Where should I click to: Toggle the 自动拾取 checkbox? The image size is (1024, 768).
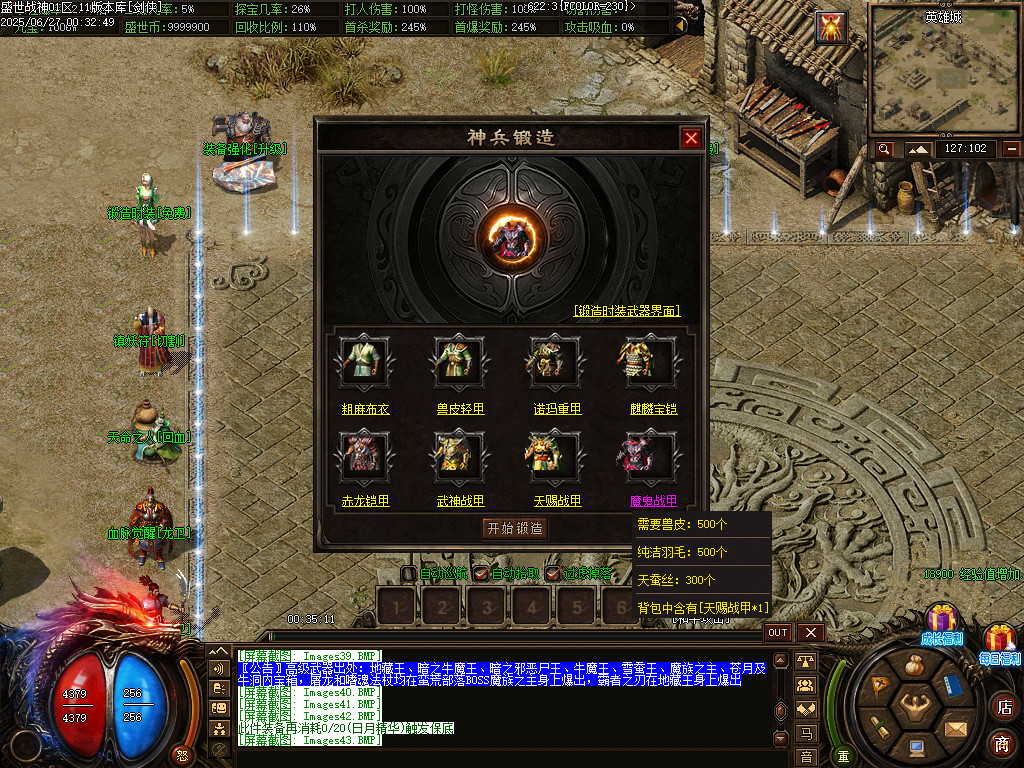click(481, 574)
